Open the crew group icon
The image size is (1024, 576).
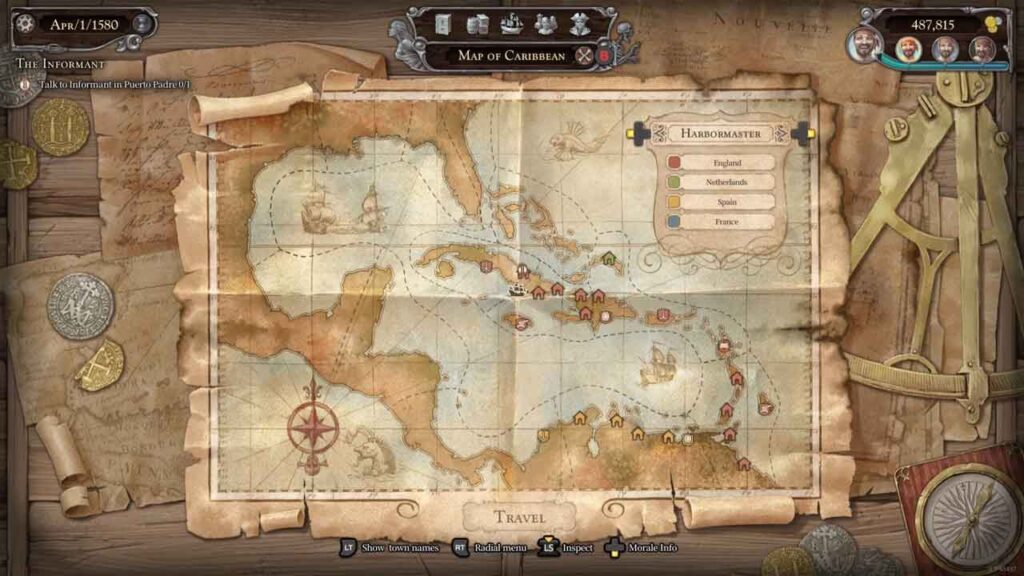(x=545, y=24)
